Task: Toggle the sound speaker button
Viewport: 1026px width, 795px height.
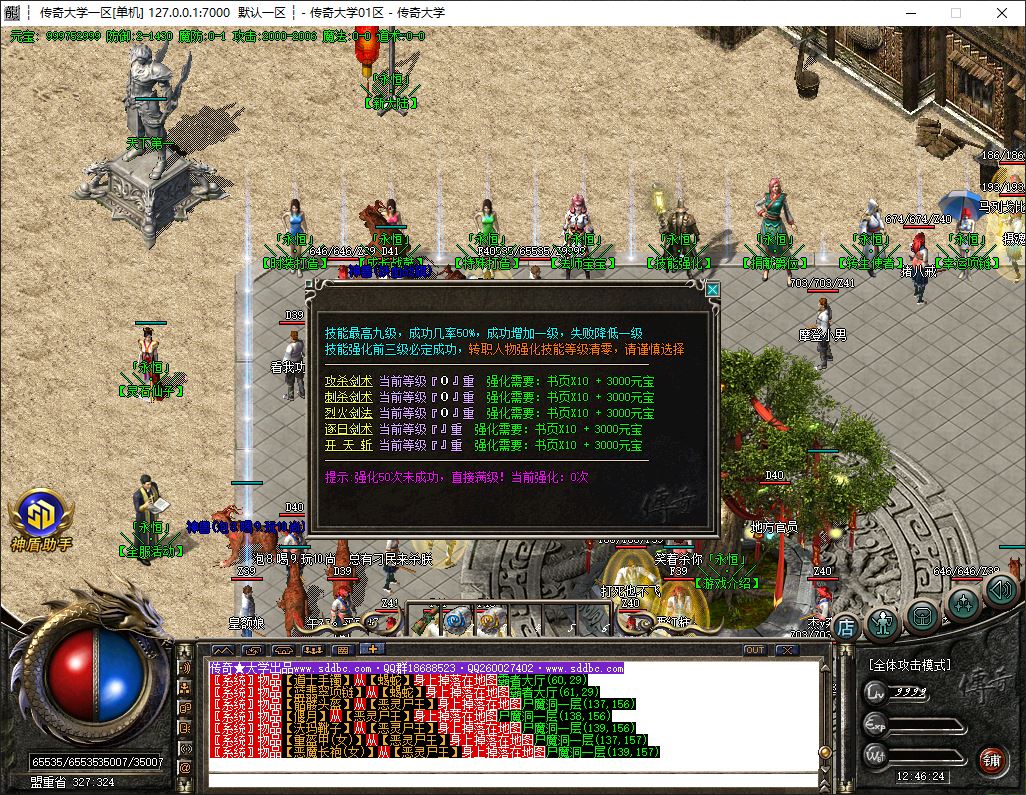Action: coord(1000,590)
